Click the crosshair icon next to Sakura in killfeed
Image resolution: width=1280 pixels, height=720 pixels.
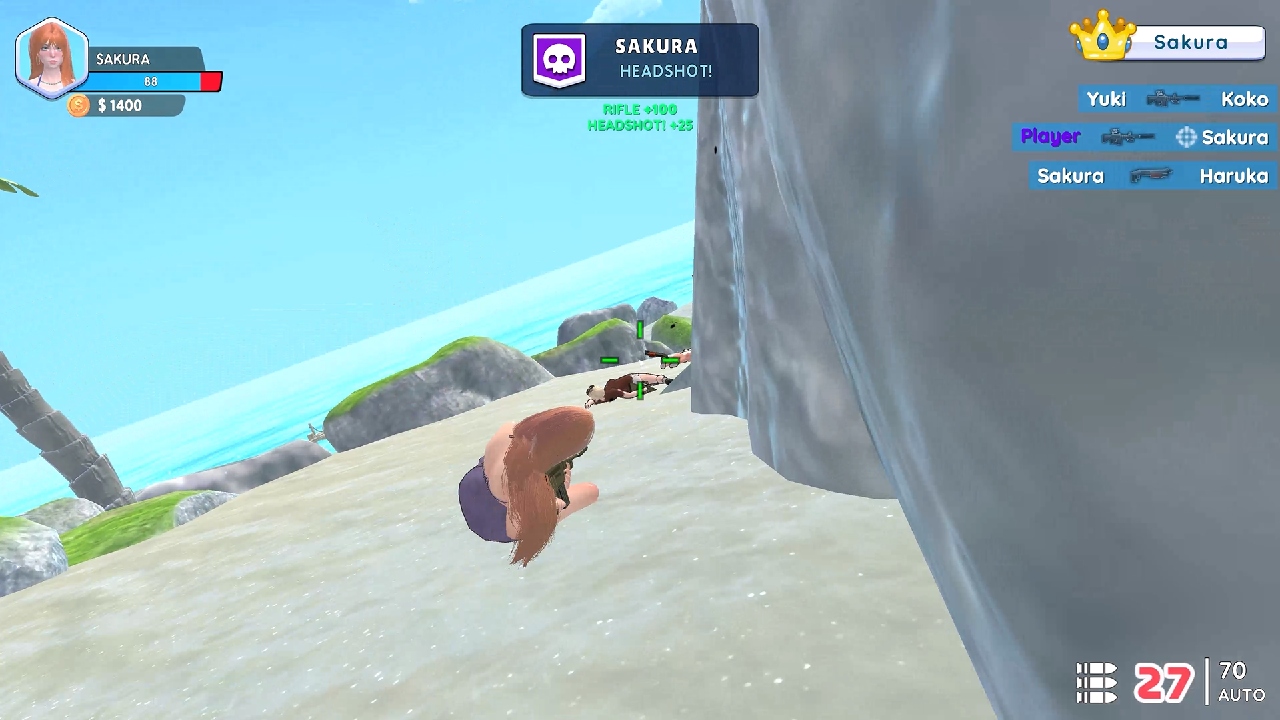(1186, 136)
